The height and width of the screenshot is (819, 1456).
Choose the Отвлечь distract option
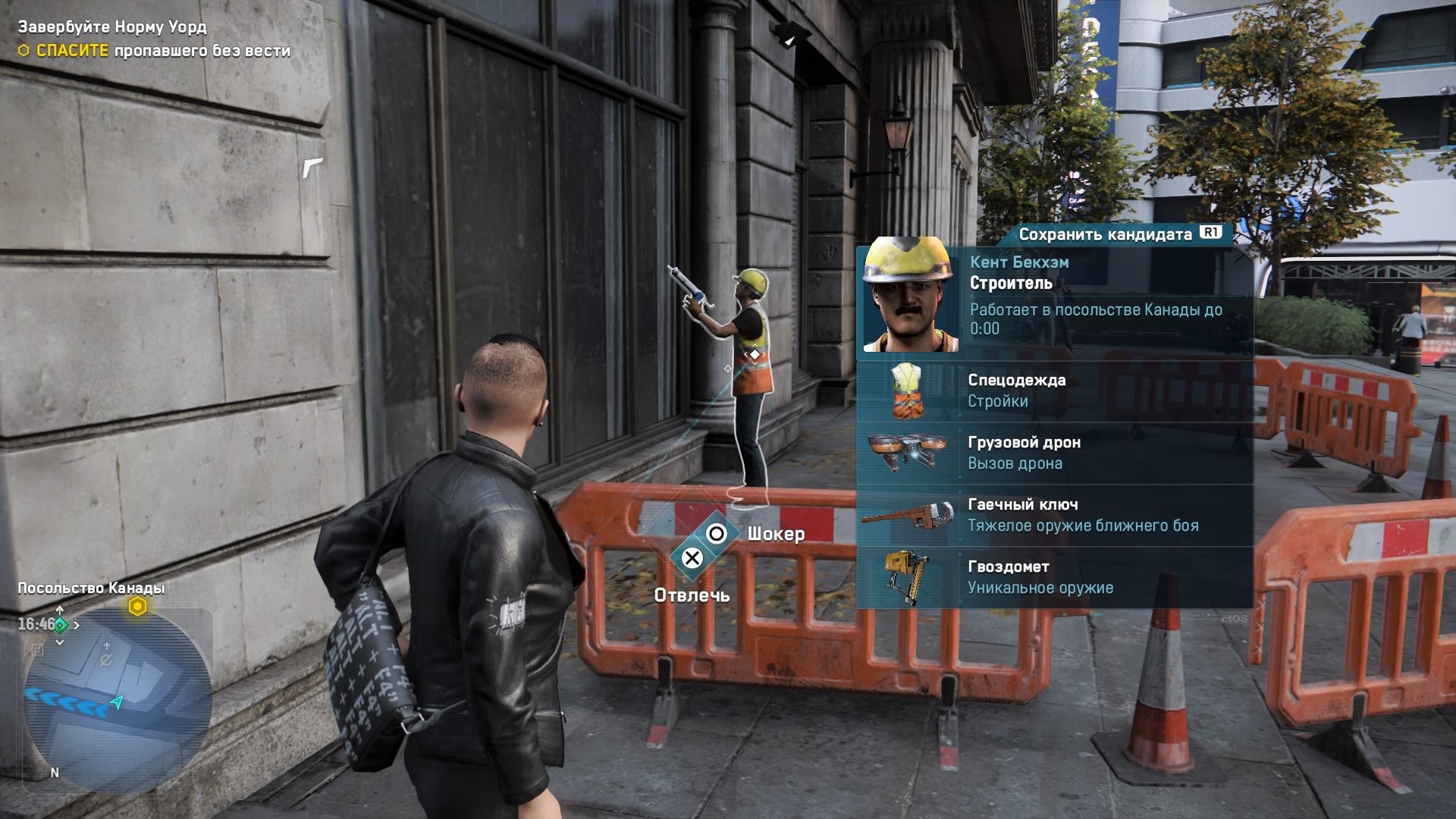coord(692,596)
